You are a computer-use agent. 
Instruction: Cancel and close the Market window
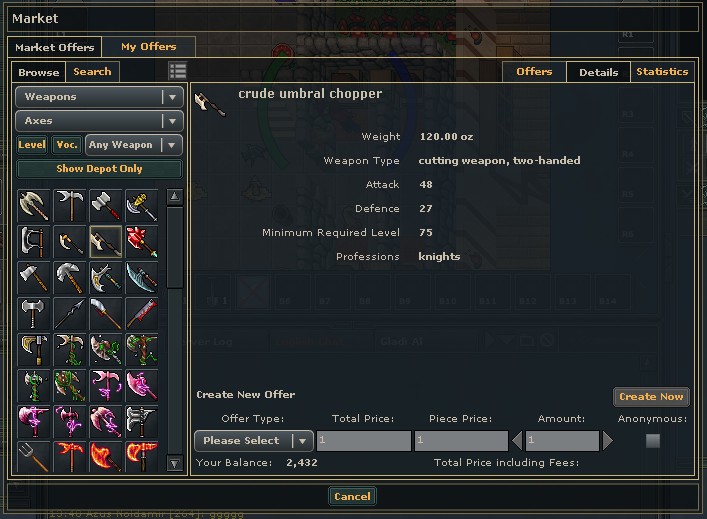[x=352, y=496]
